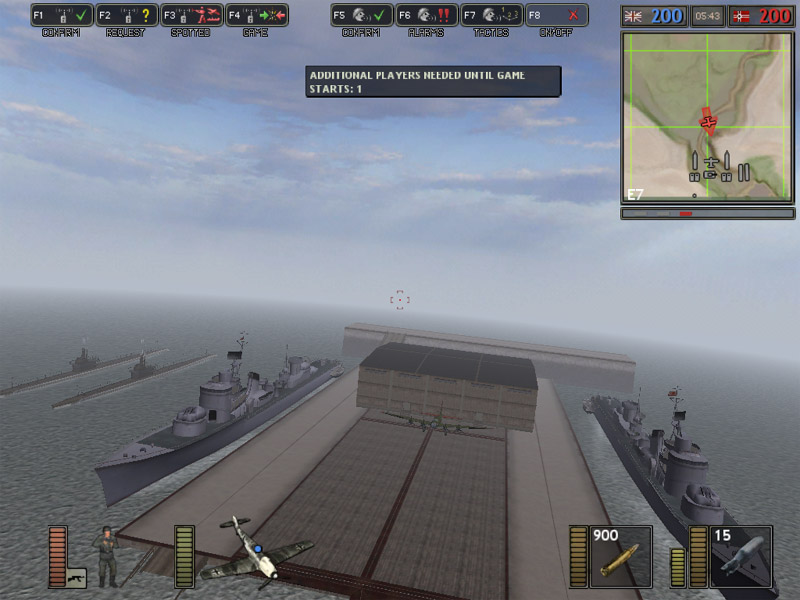Image resolution: width=800 pixels, height=600 pixels.
Task: Open the F7 Tactics radio menu
Action: click(x=491, y=16)
